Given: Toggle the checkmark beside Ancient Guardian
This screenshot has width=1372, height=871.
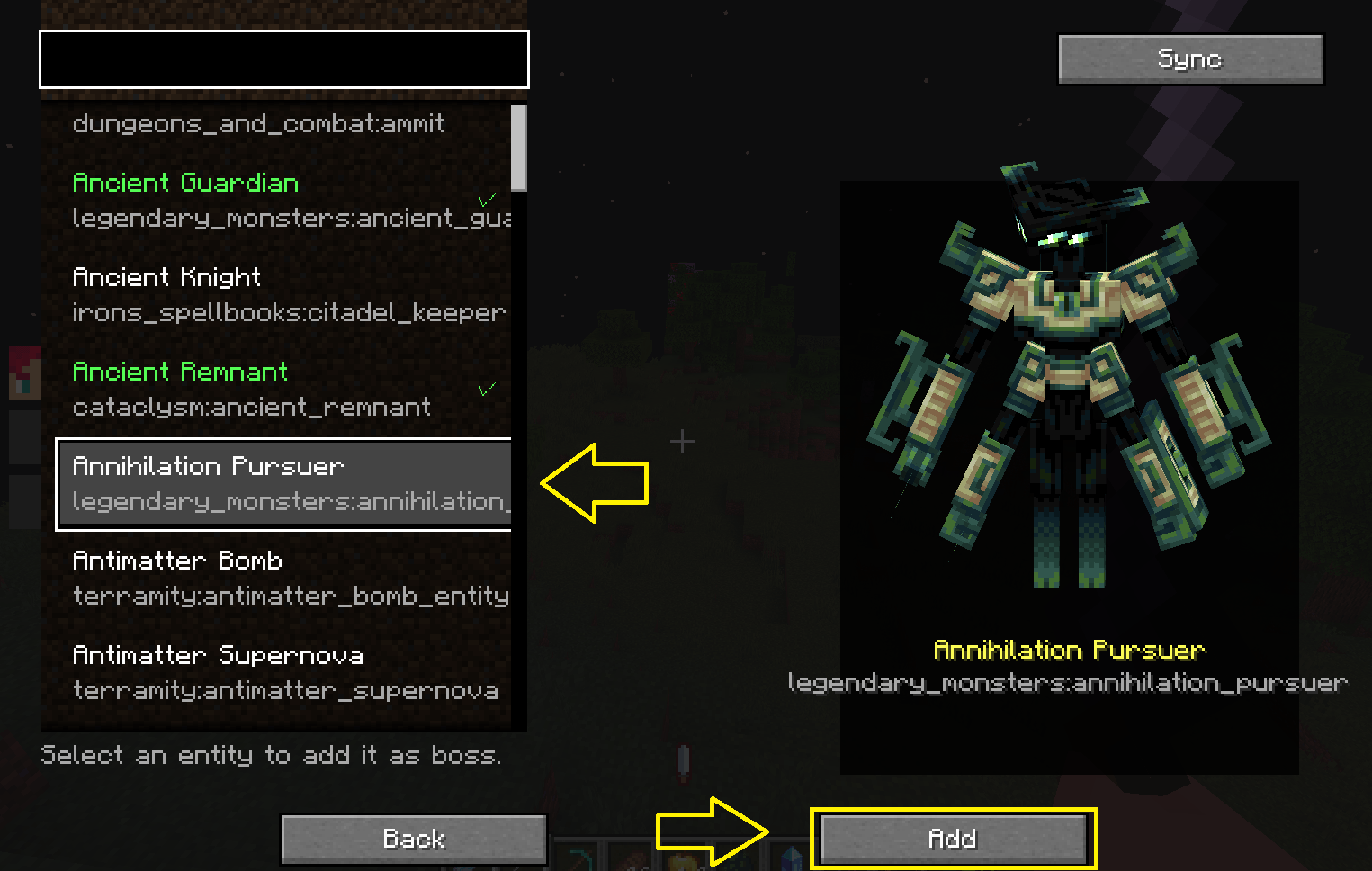Looking at the screenshot, I should pyautogui.click(x=486, y=200).
